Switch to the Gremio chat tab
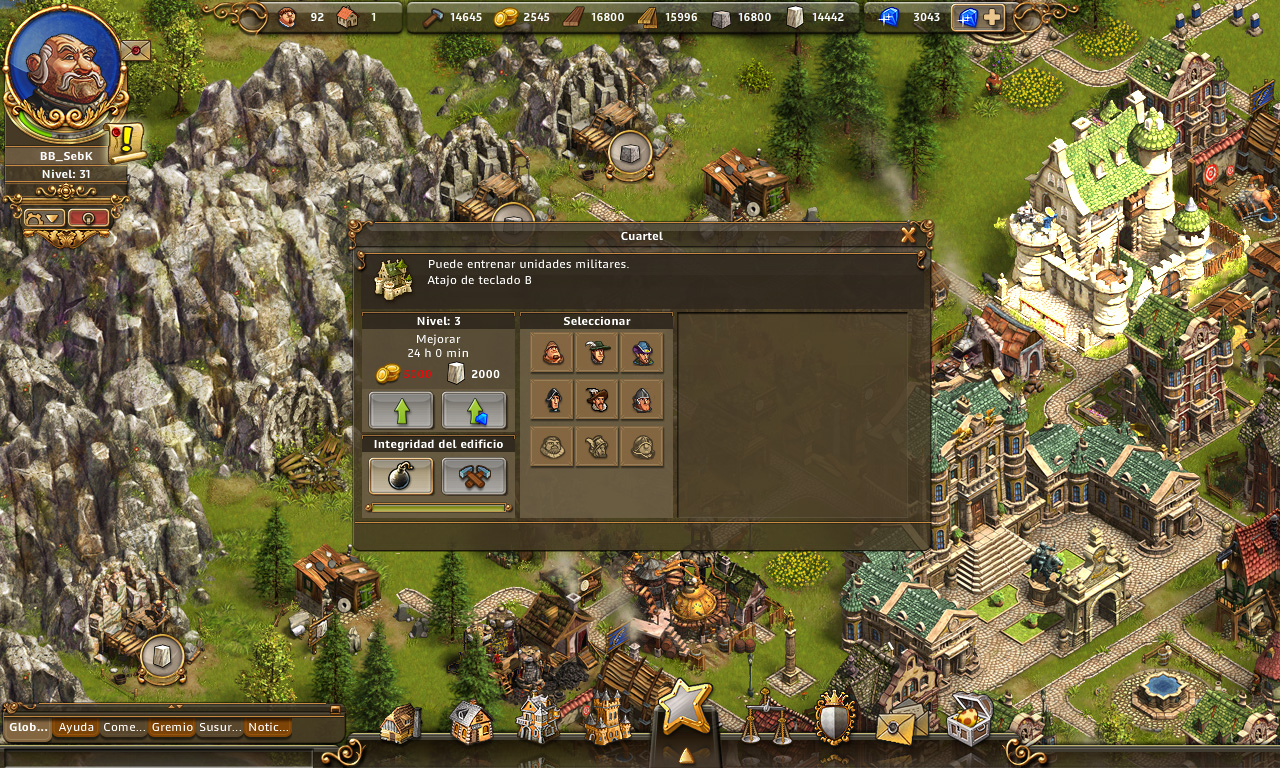Image resolution: width=1280 pixels, height=768 pixels. pos(172,727)
